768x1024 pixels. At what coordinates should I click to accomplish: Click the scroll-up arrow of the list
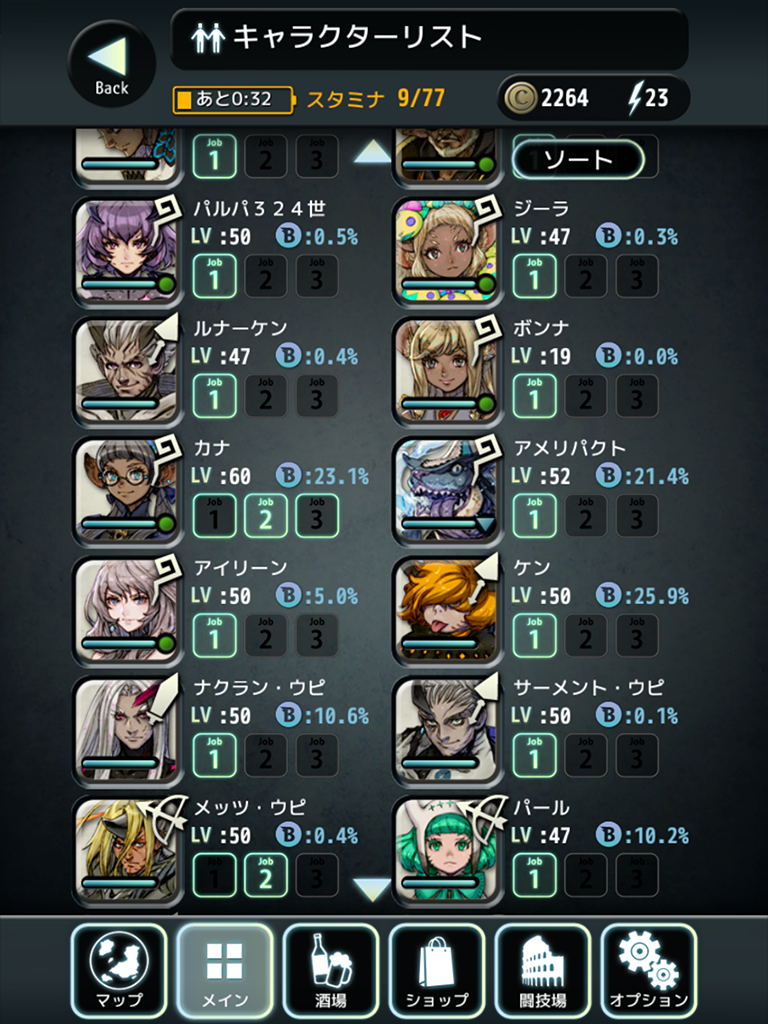click(373, 152)
